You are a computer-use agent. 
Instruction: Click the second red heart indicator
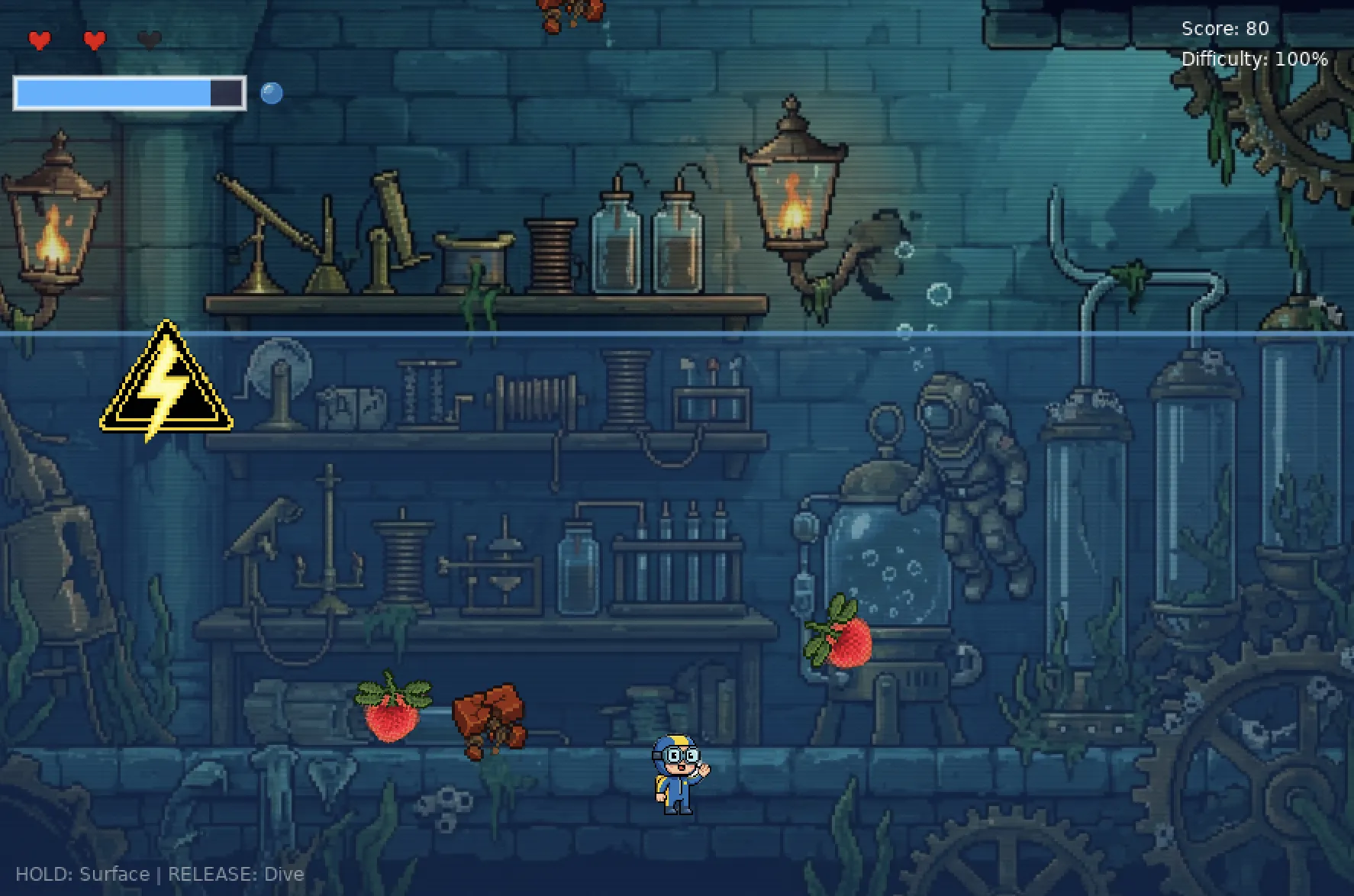coord(93,40)
